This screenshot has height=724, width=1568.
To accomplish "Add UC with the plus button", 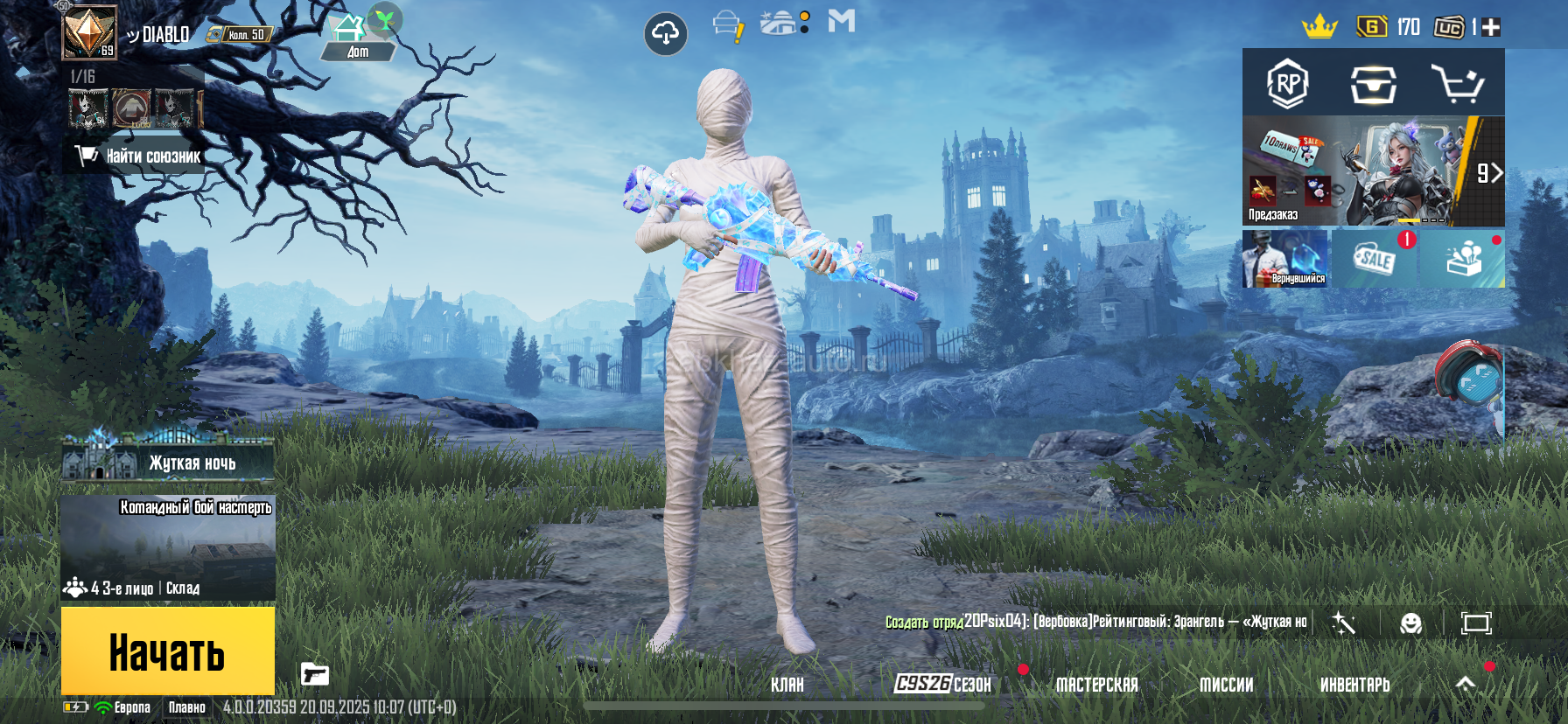I will click(1491, 27).
